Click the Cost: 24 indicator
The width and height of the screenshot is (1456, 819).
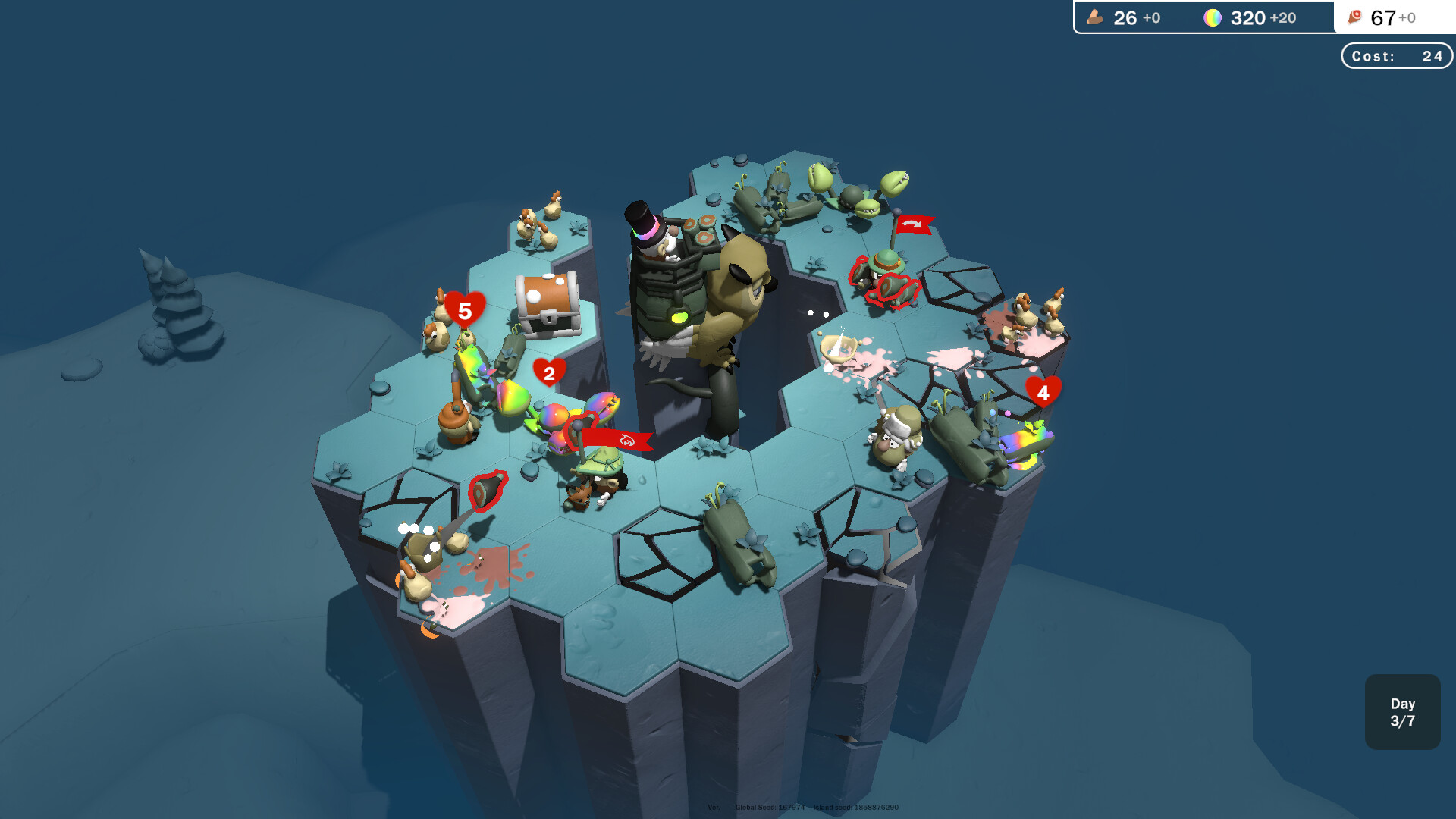pos(1396,55)
